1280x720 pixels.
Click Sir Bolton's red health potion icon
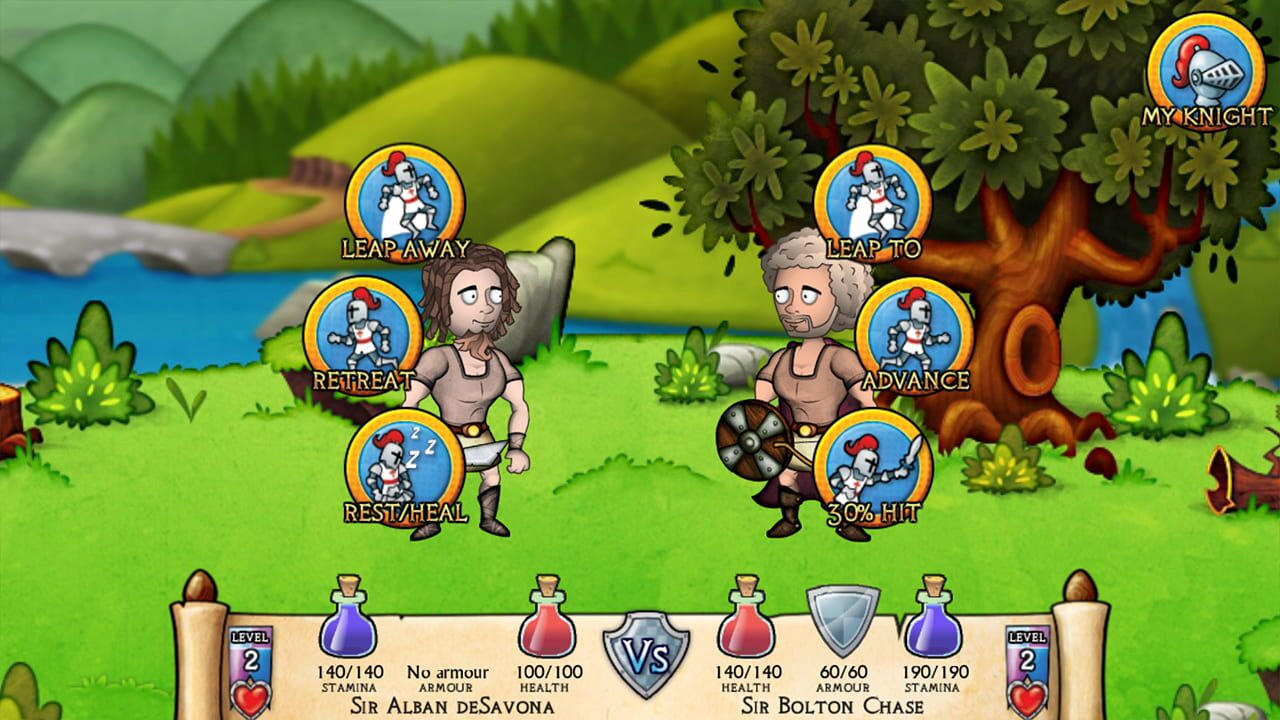[x=745, y=625]
